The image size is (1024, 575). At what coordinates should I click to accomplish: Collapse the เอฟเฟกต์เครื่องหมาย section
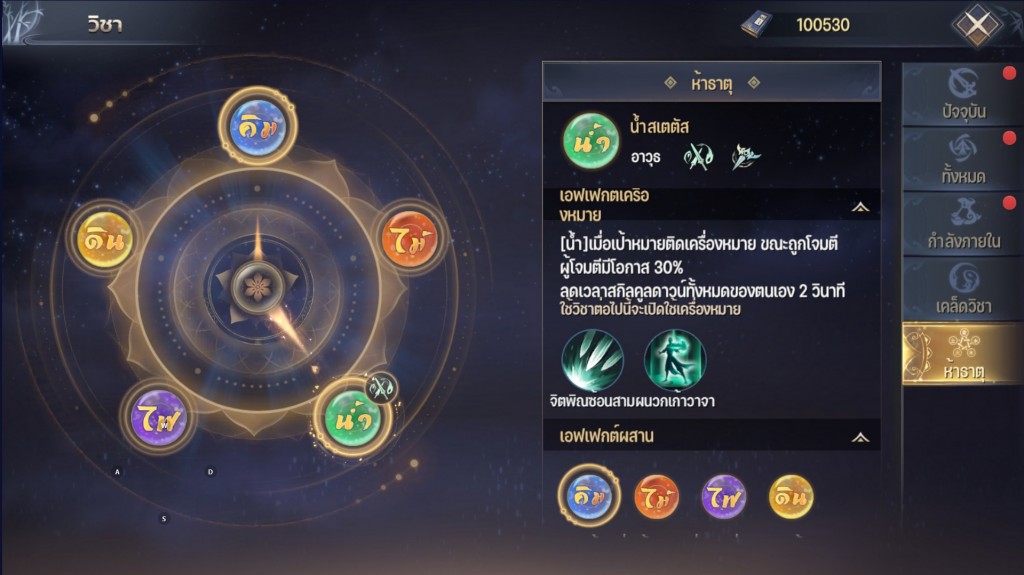(860, 207)
